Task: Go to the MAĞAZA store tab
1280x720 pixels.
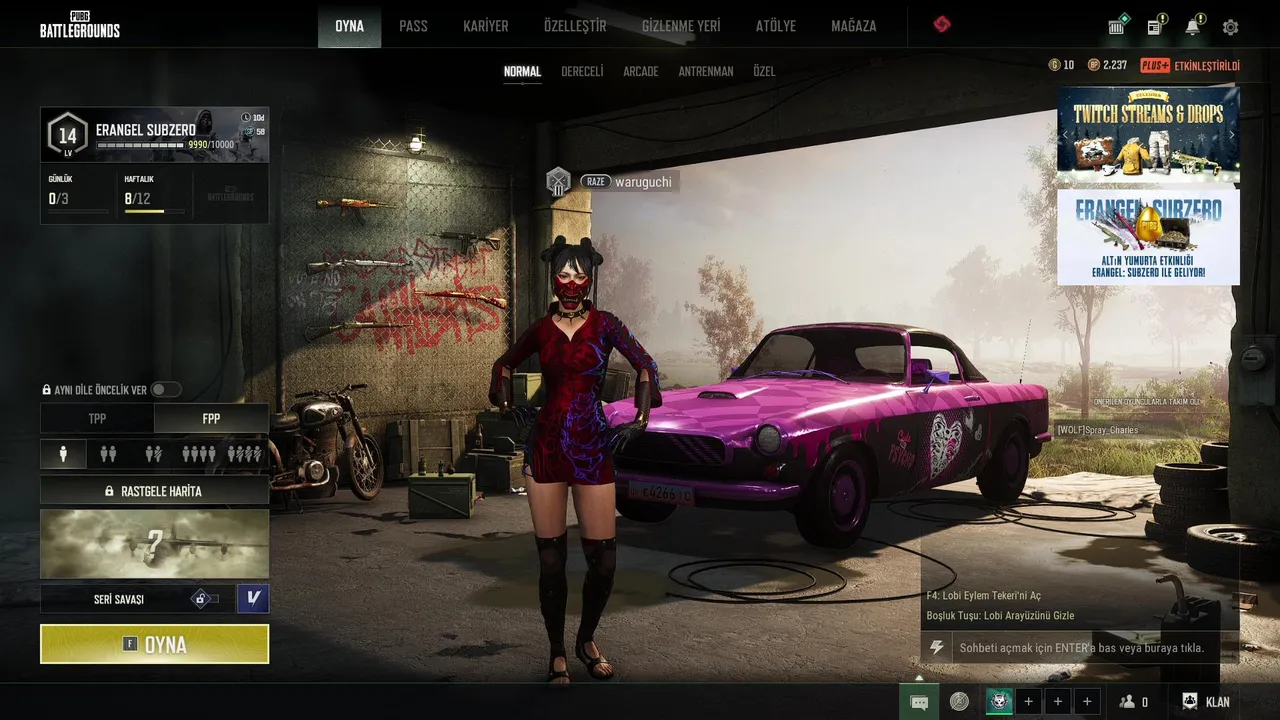Action: click(853, 26)
